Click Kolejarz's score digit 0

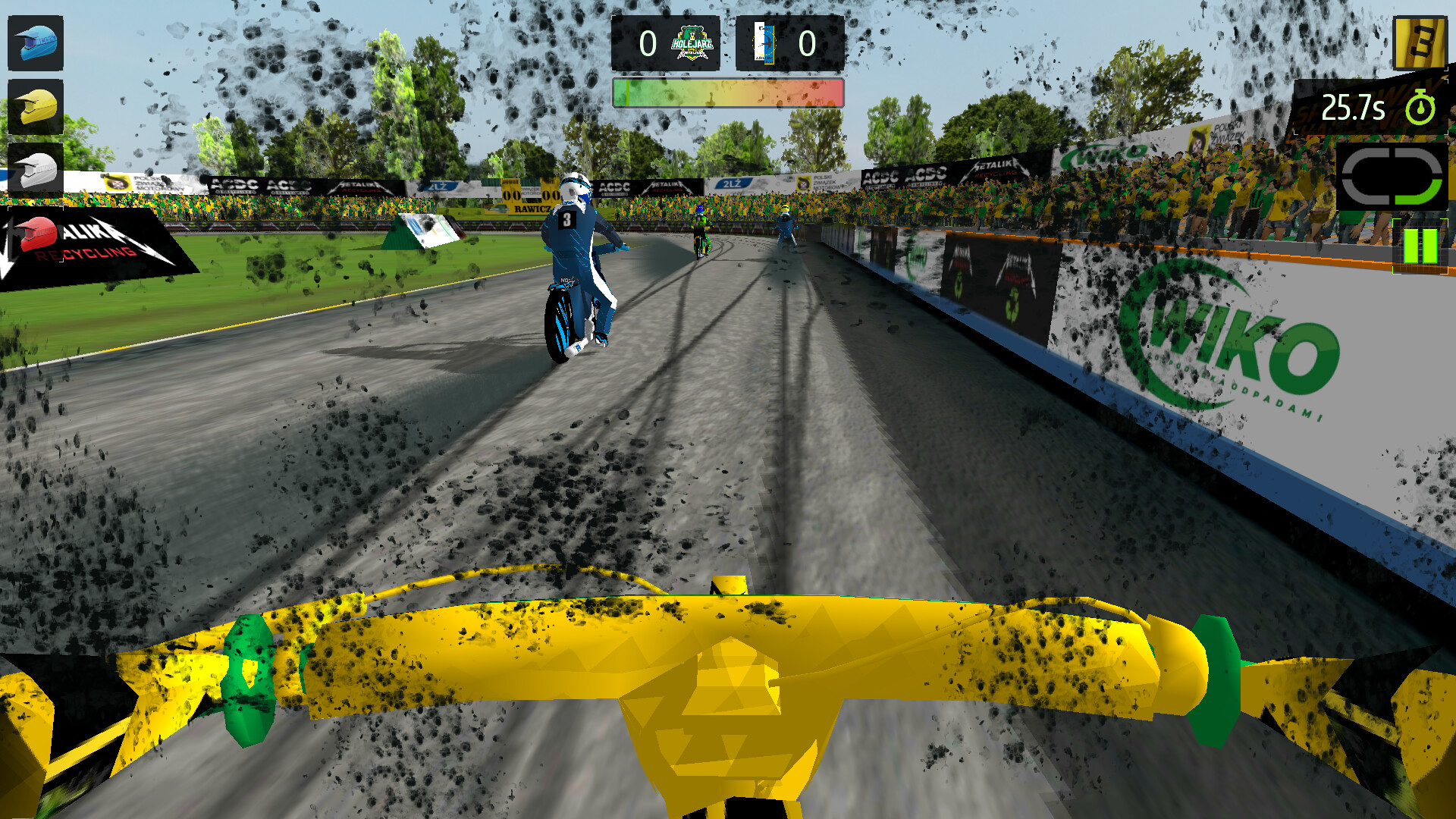tap(647, 43)
